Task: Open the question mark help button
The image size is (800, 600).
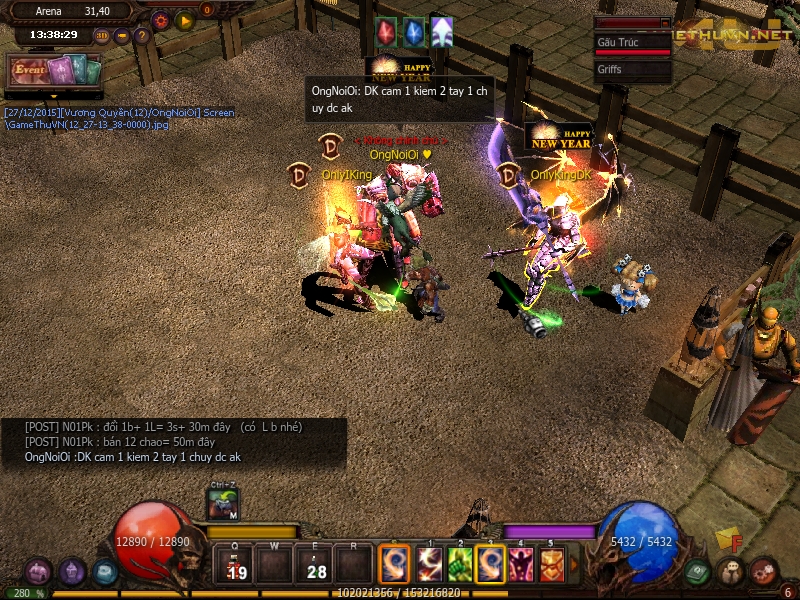Action: pyautogui.click(x=141, y=36)
